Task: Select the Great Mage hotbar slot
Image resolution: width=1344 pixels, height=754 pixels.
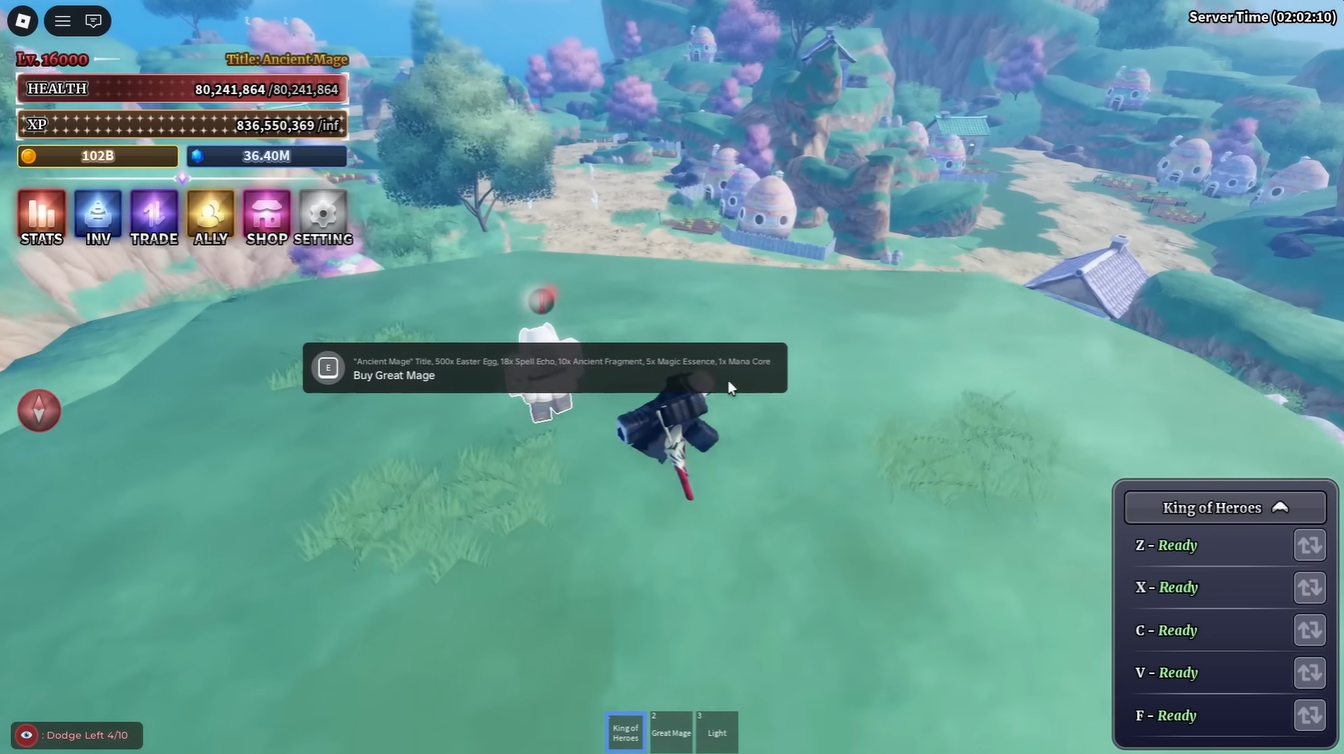Action: 670,731
